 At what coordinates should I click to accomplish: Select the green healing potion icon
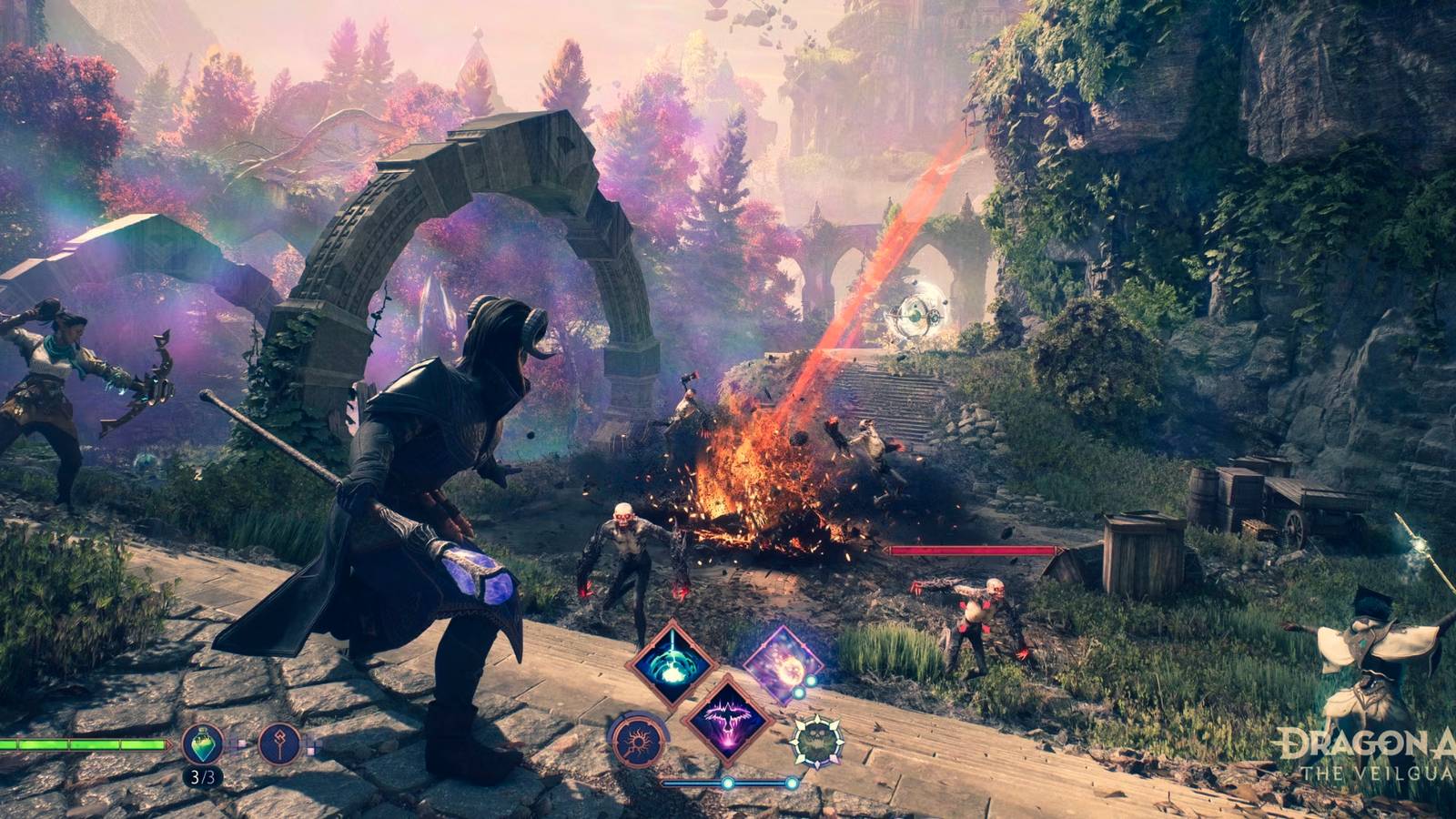click(x=204, y=744)
